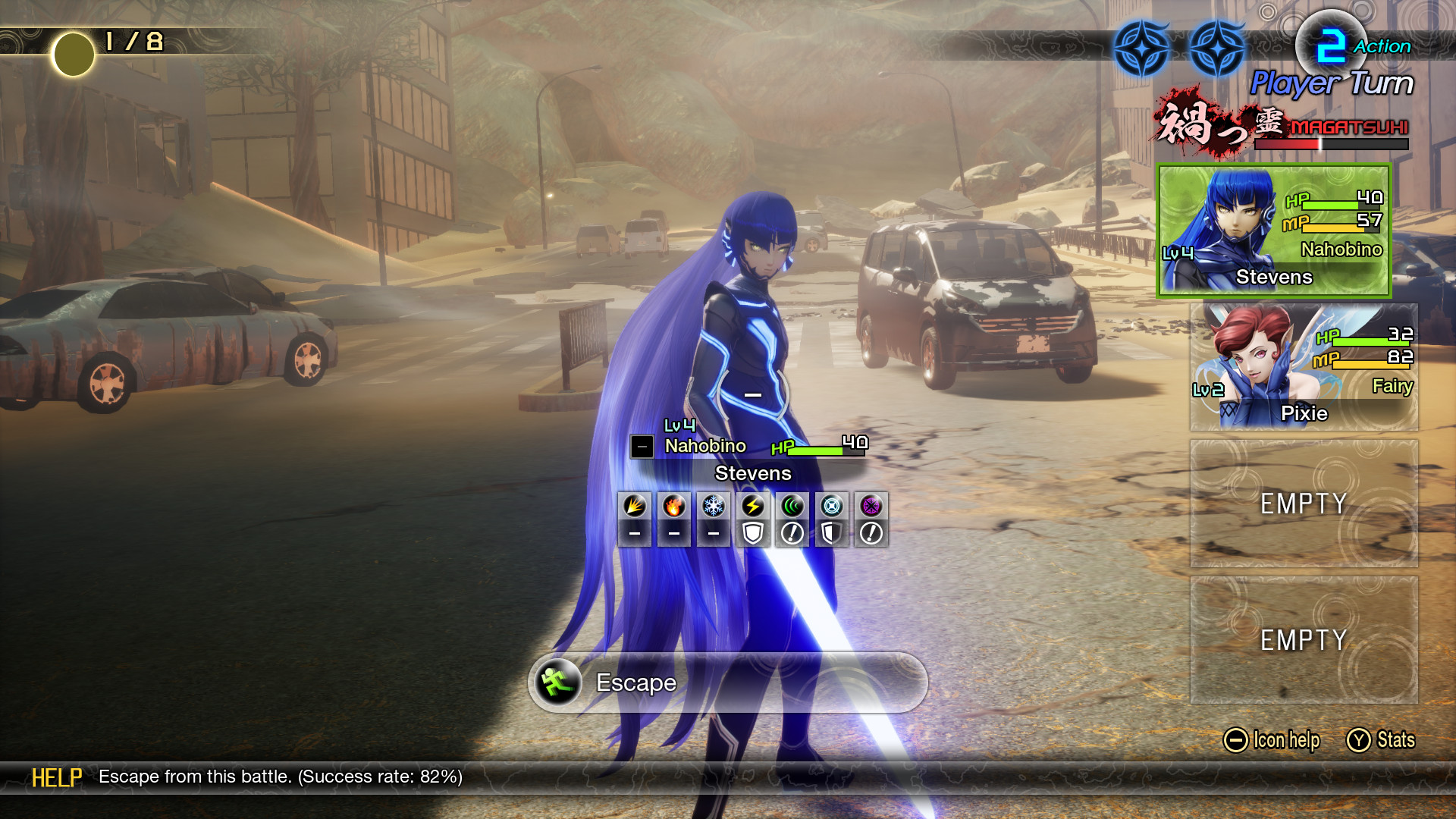Click the Fire affinity icon
Image resolution: width=1456 pixels, height=819 pixels.
673,507
